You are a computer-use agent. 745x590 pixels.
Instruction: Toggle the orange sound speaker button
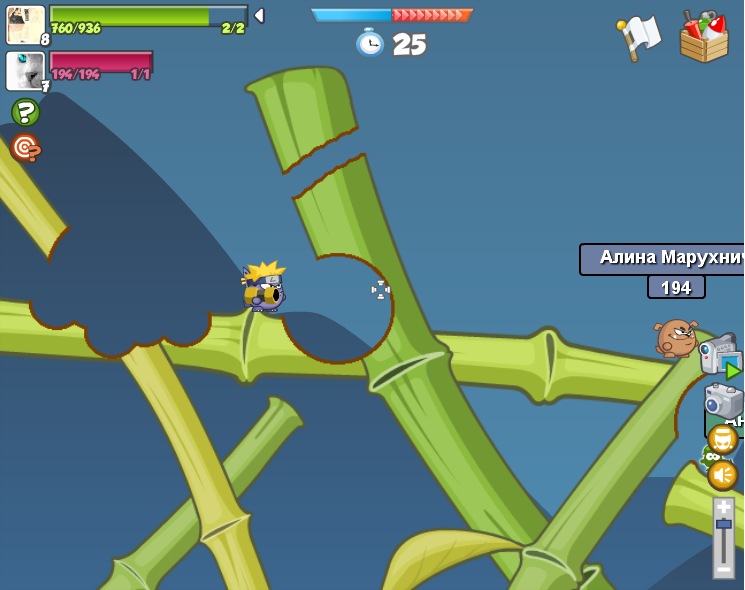click(x=722, y=475)
